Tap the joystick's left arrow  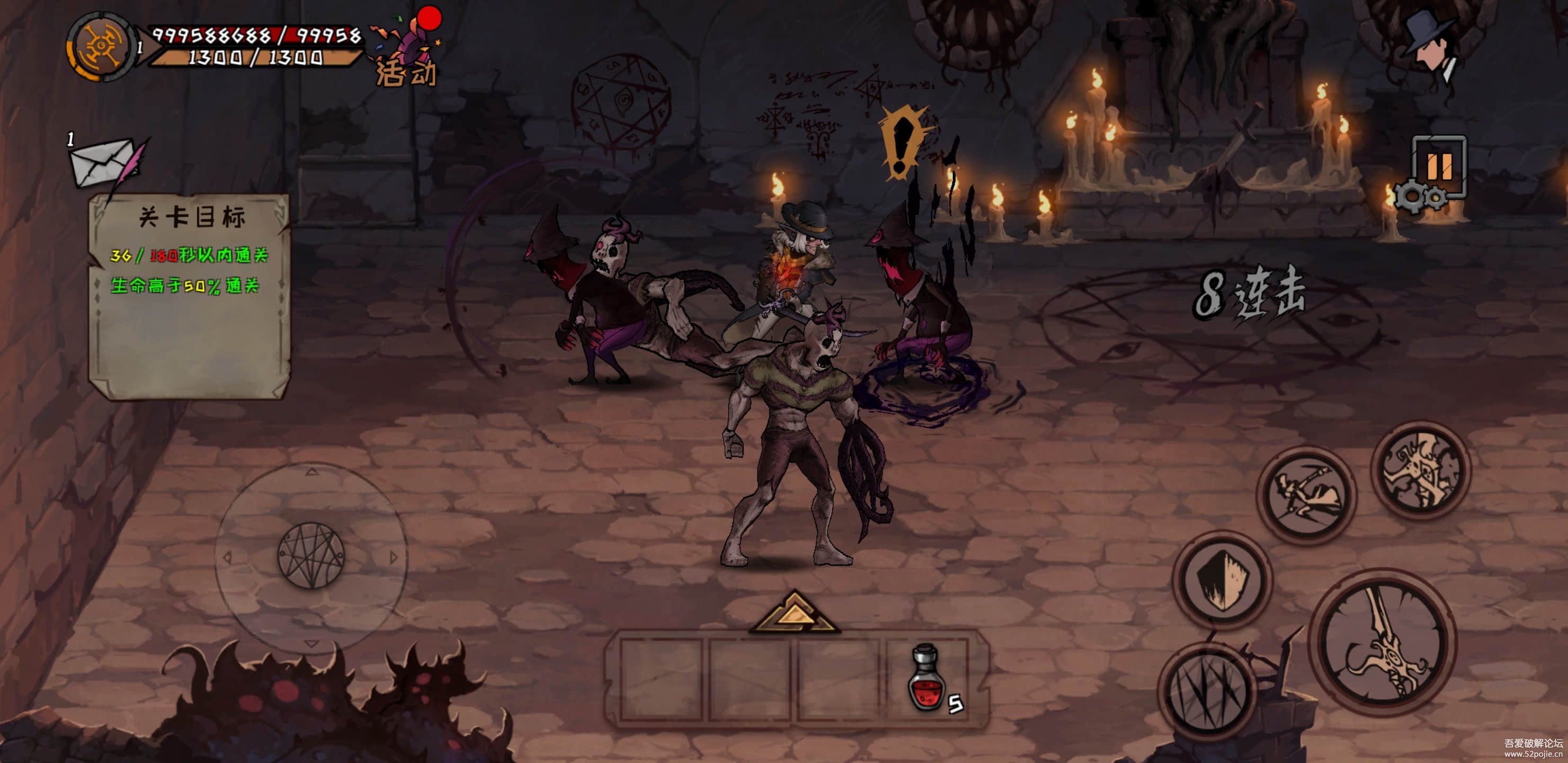[x=228, y=556]
